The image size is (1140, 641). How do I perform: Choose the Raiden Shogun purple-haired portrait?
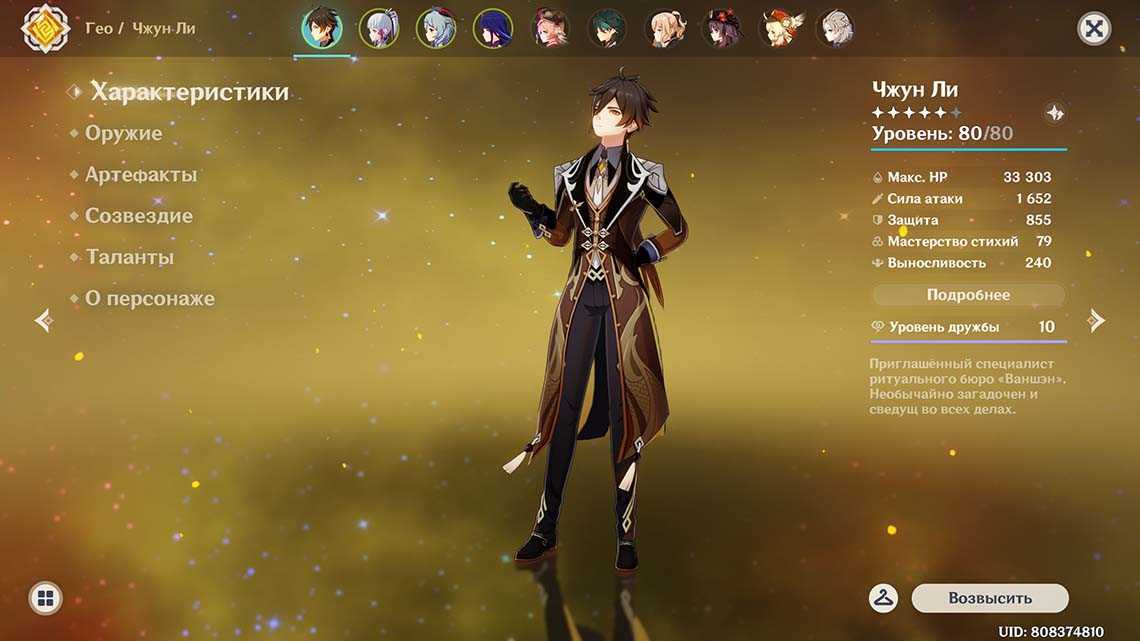pyautogui.click(x=493, y=28)
